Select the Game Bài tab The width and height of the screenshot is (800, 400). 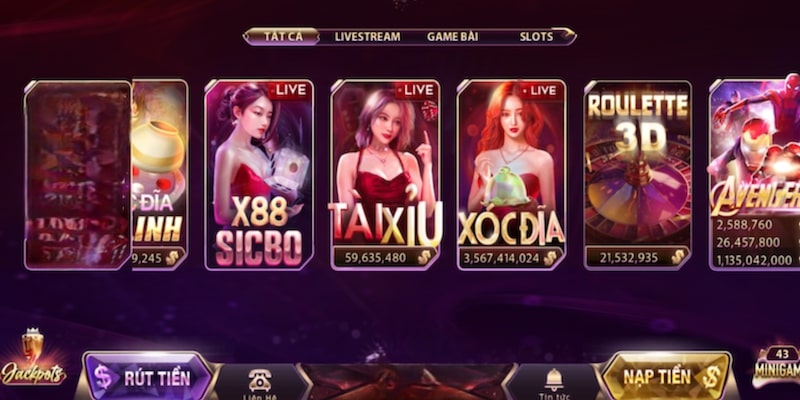[x=452, y=36]
